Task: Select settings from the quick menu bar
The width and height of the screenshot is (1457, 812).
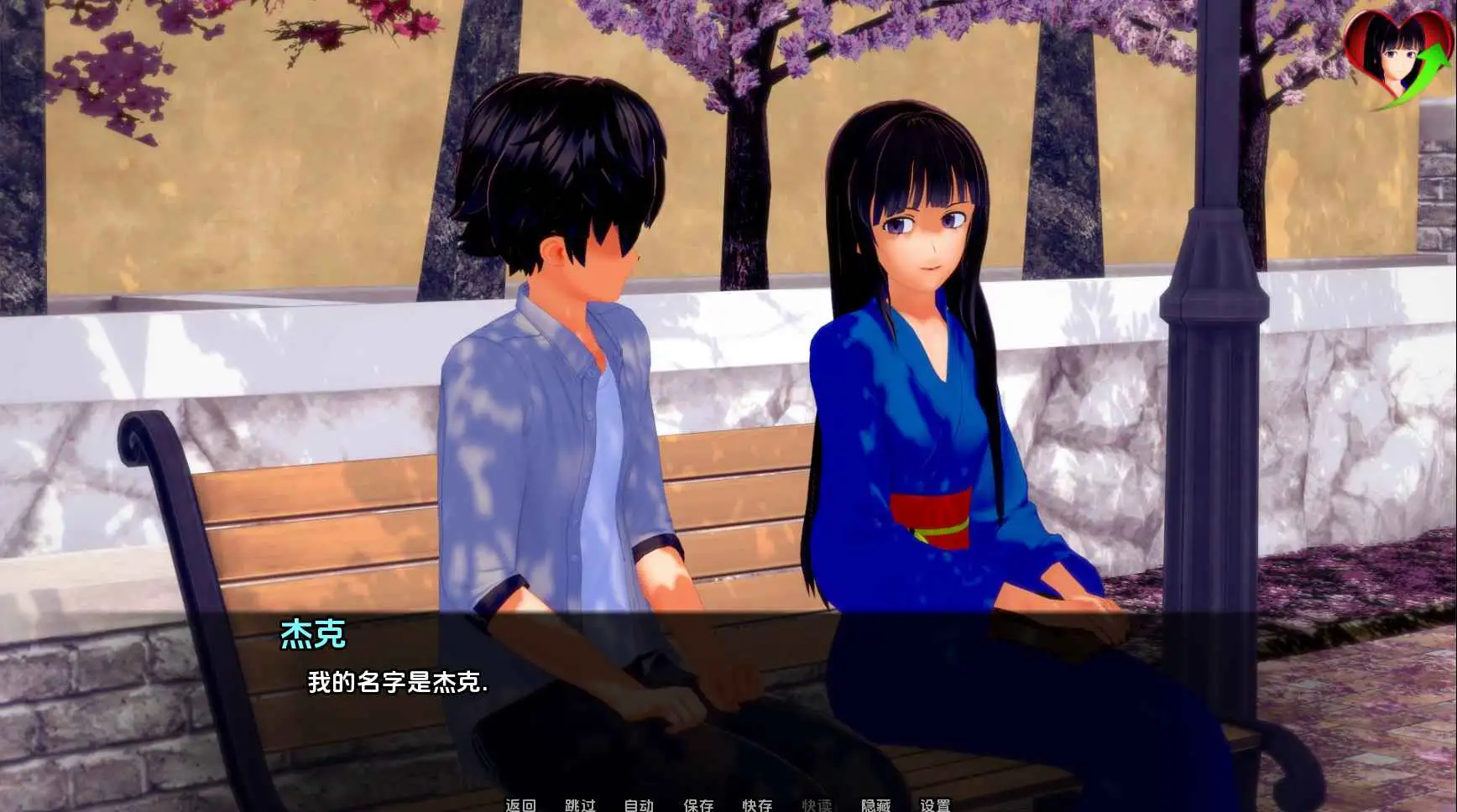Action: click(x=937, y=804)
